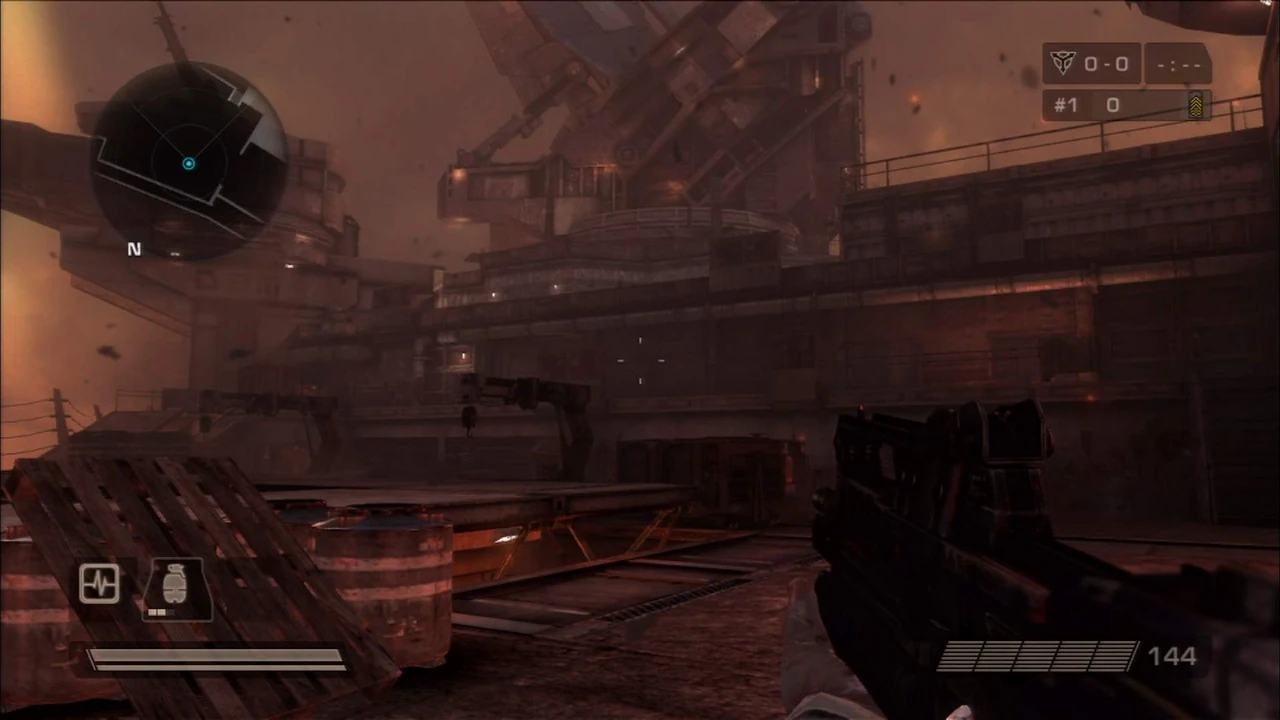The image size is (1280, 720).
Task: Click the yellow rank chevron badge
Action: coord(1197,105)
